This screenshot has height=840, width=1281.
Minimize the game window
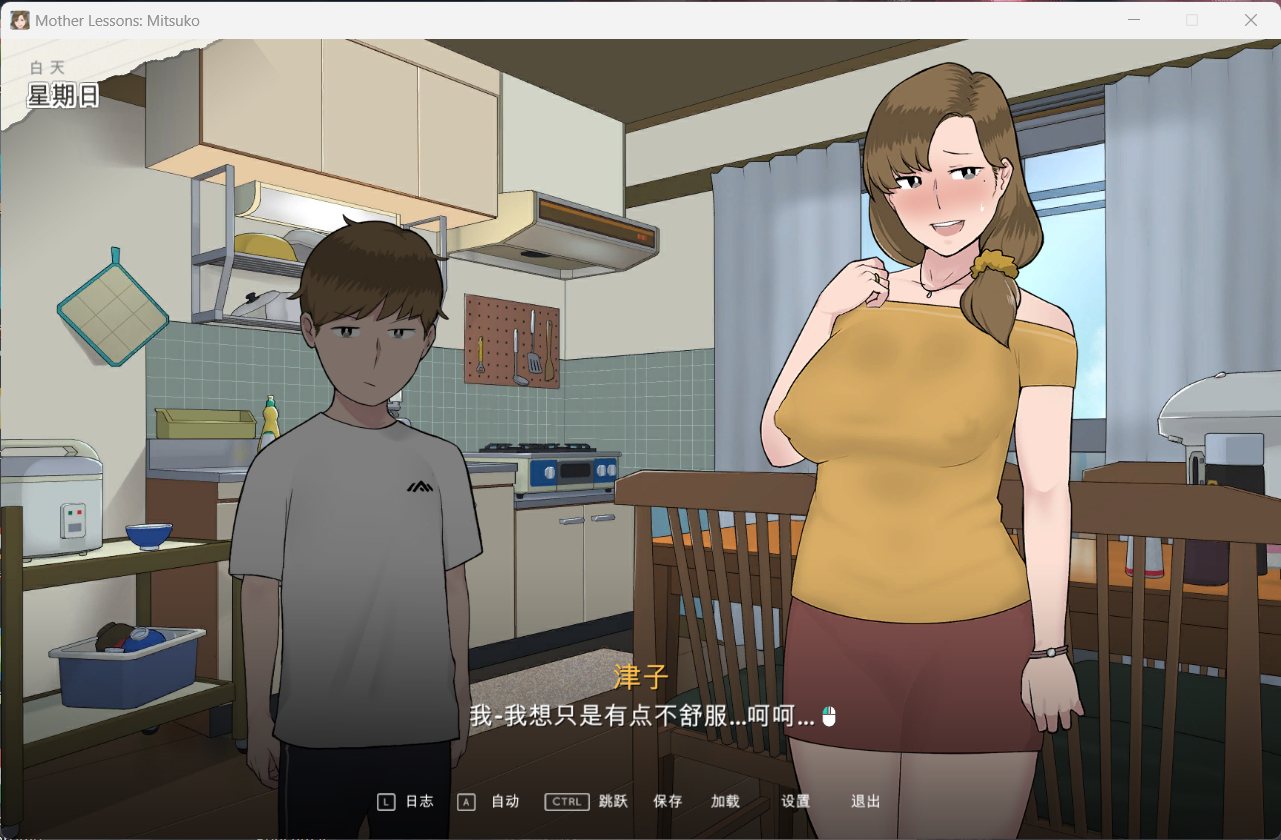click(1134, 20)
